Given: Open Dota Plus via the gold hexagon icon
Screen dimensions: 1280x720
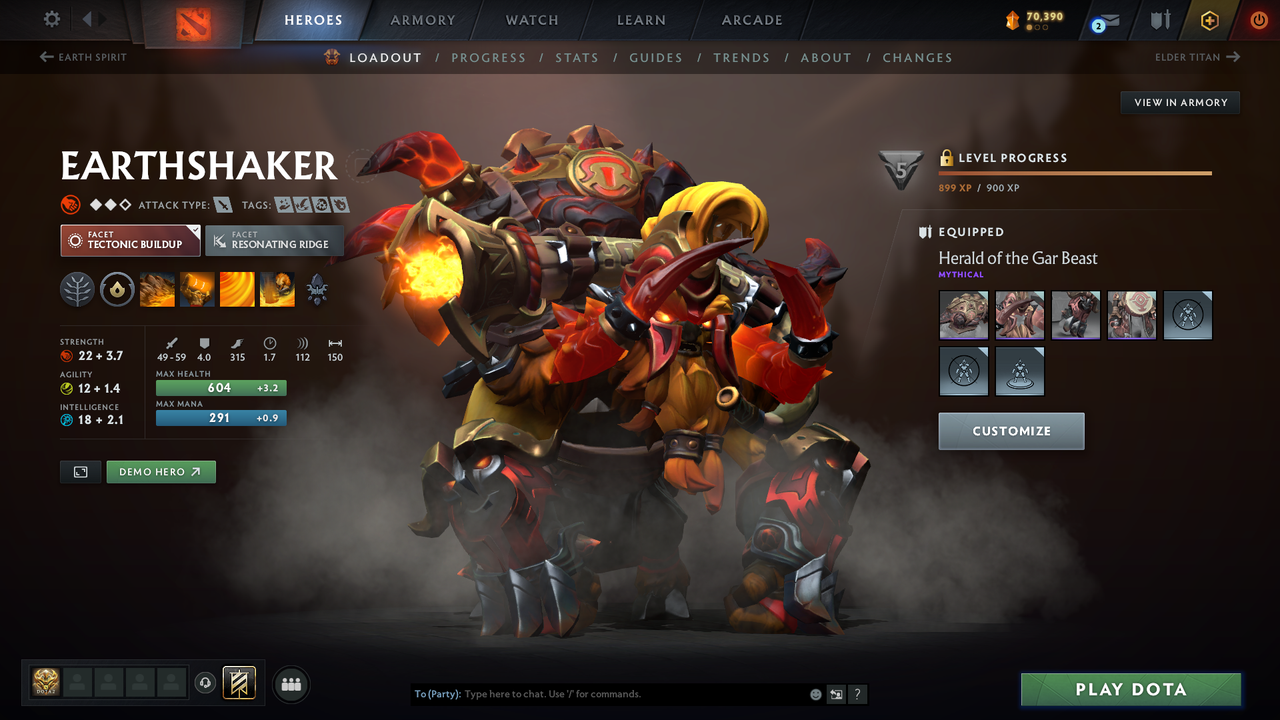Looking at the screenshot, I should coord(1209,19).
